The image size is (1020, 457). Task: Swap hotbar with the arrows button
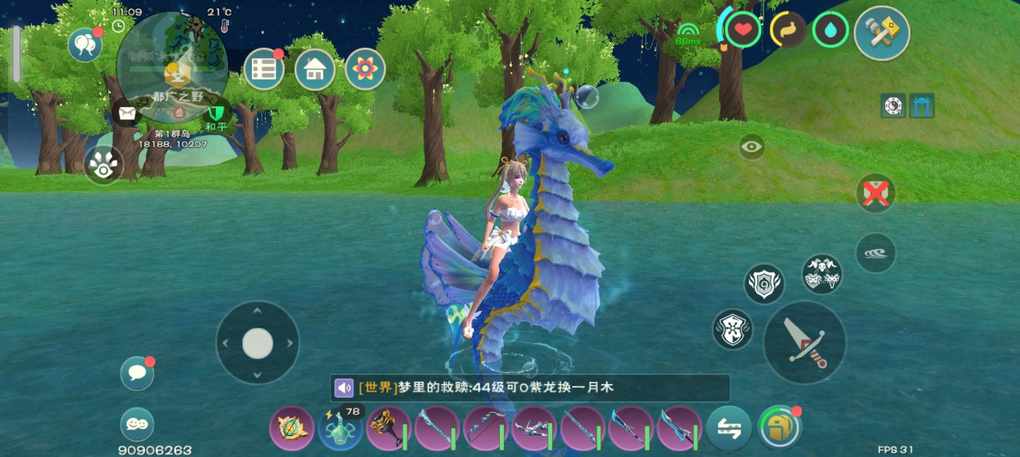click(728, 428)
